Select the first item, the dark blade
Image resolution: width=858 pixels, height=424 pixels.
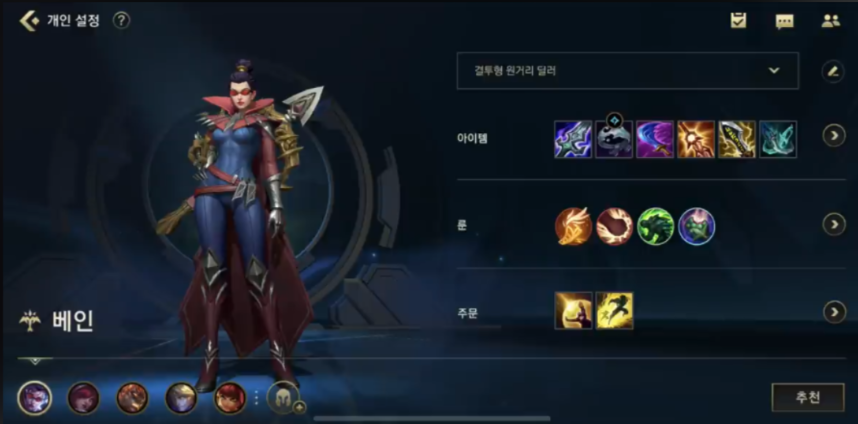pyautogui.click(x=573, y=139)
